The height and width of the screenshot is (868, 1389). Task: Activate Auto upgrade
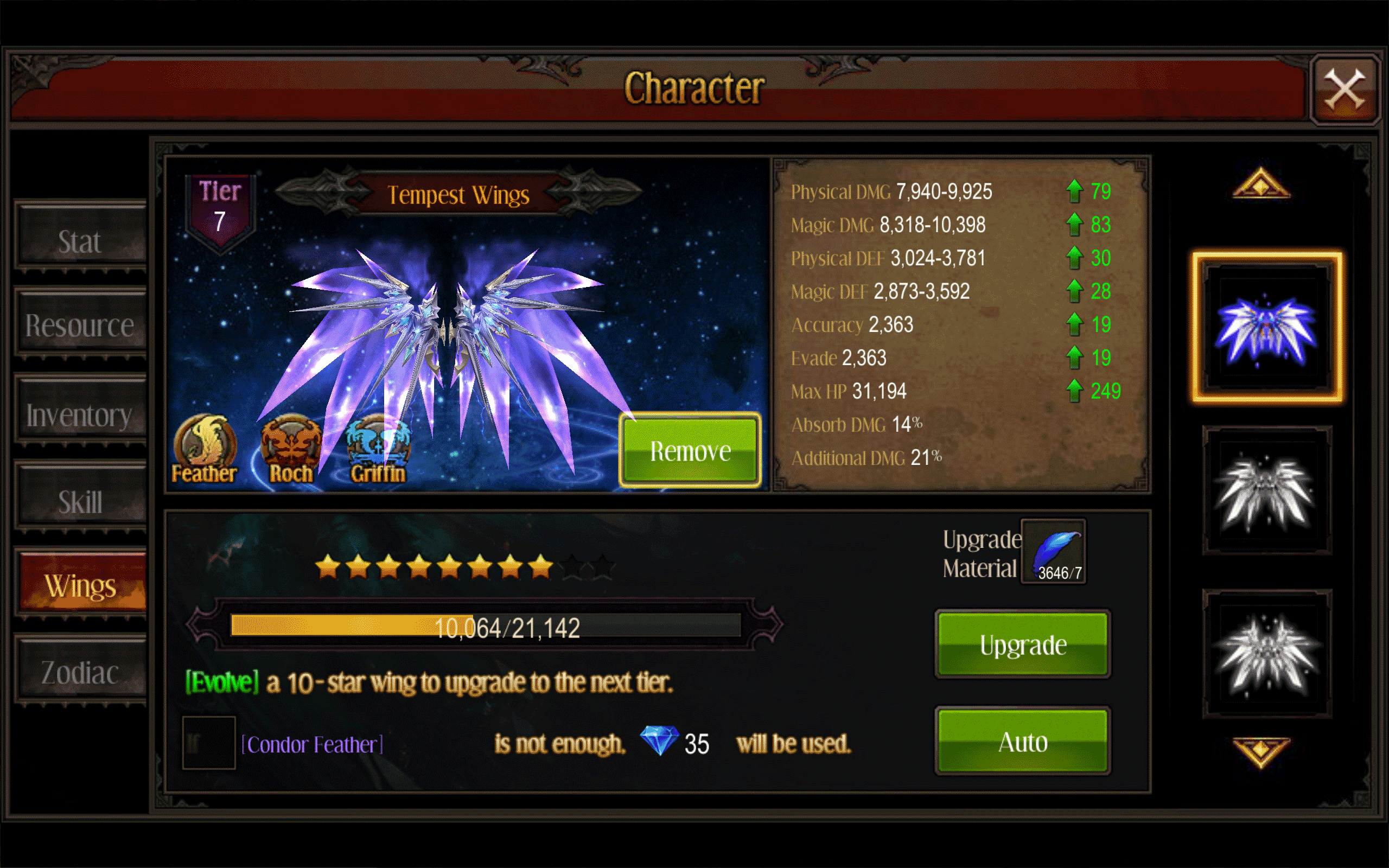(1023, 742)
